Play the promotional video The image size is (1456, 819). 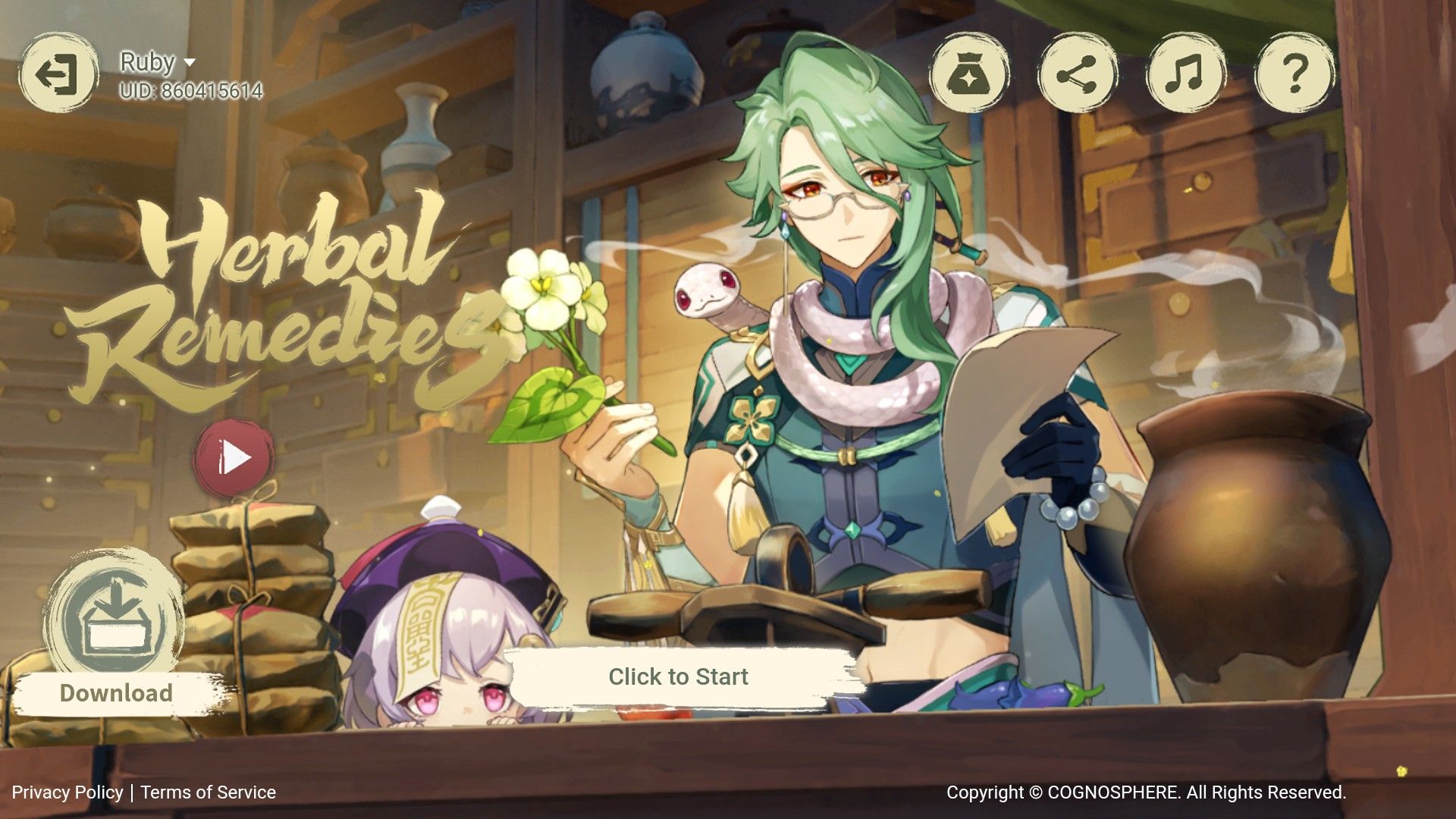[x=235, y=455]
